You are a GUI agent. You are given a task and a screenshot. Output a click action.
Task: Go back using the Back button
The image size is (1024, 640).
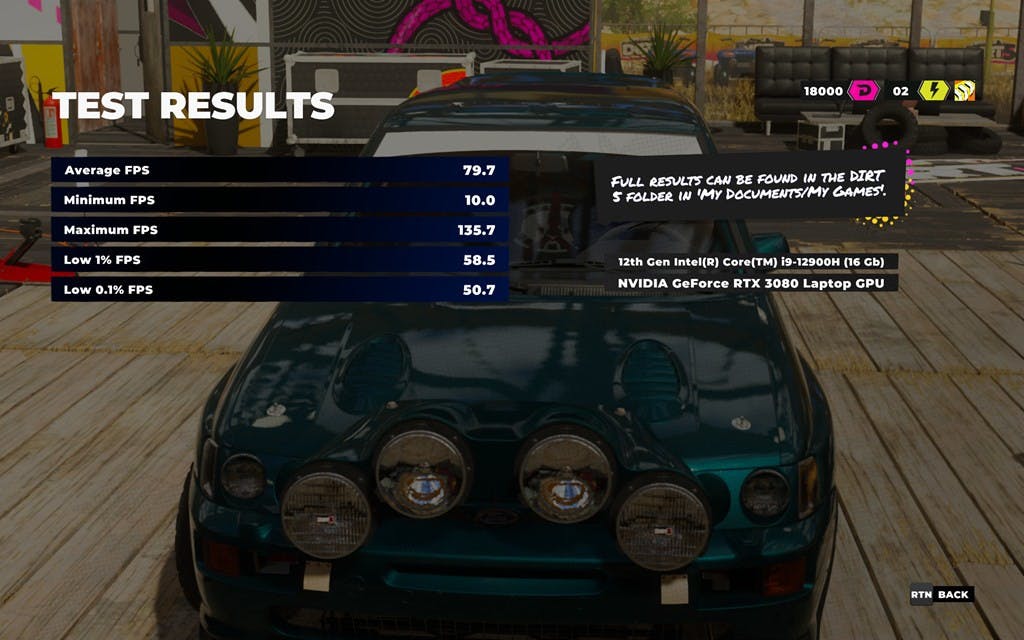tap(941, 595)
